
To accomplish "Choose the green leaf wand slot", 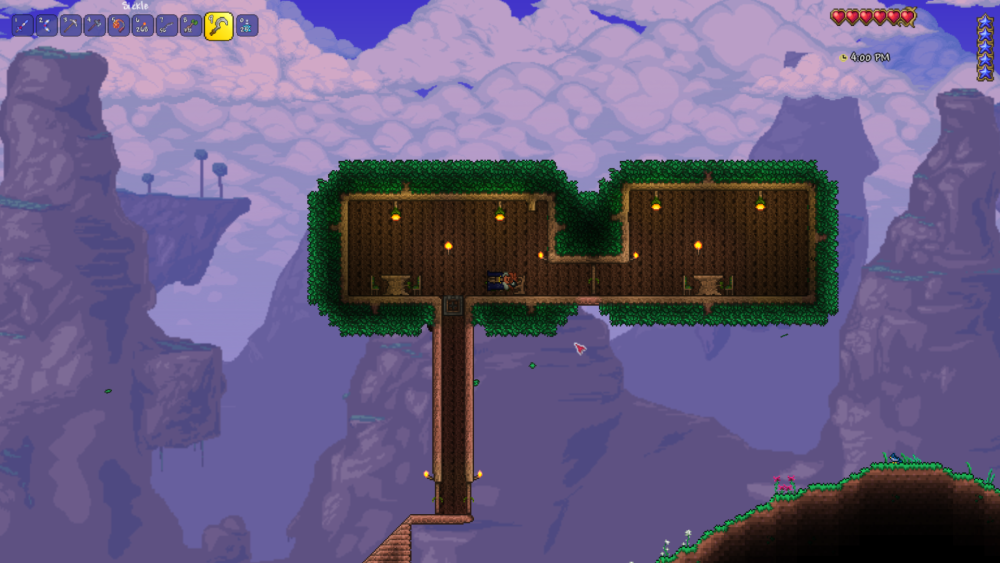I will [x=191, y=25].
